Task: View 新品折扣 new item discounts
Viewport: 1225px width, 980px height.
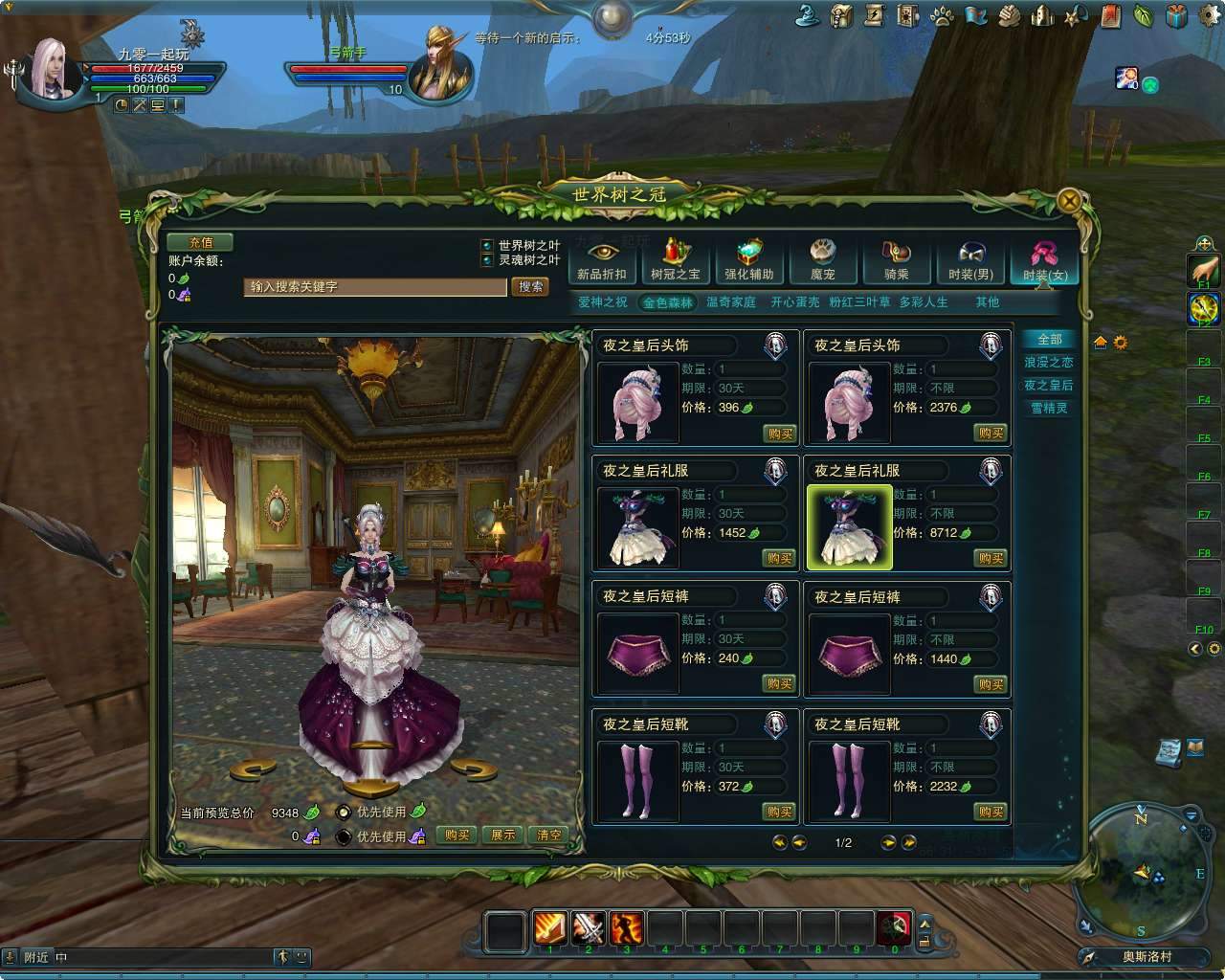Action: (601, 258)
